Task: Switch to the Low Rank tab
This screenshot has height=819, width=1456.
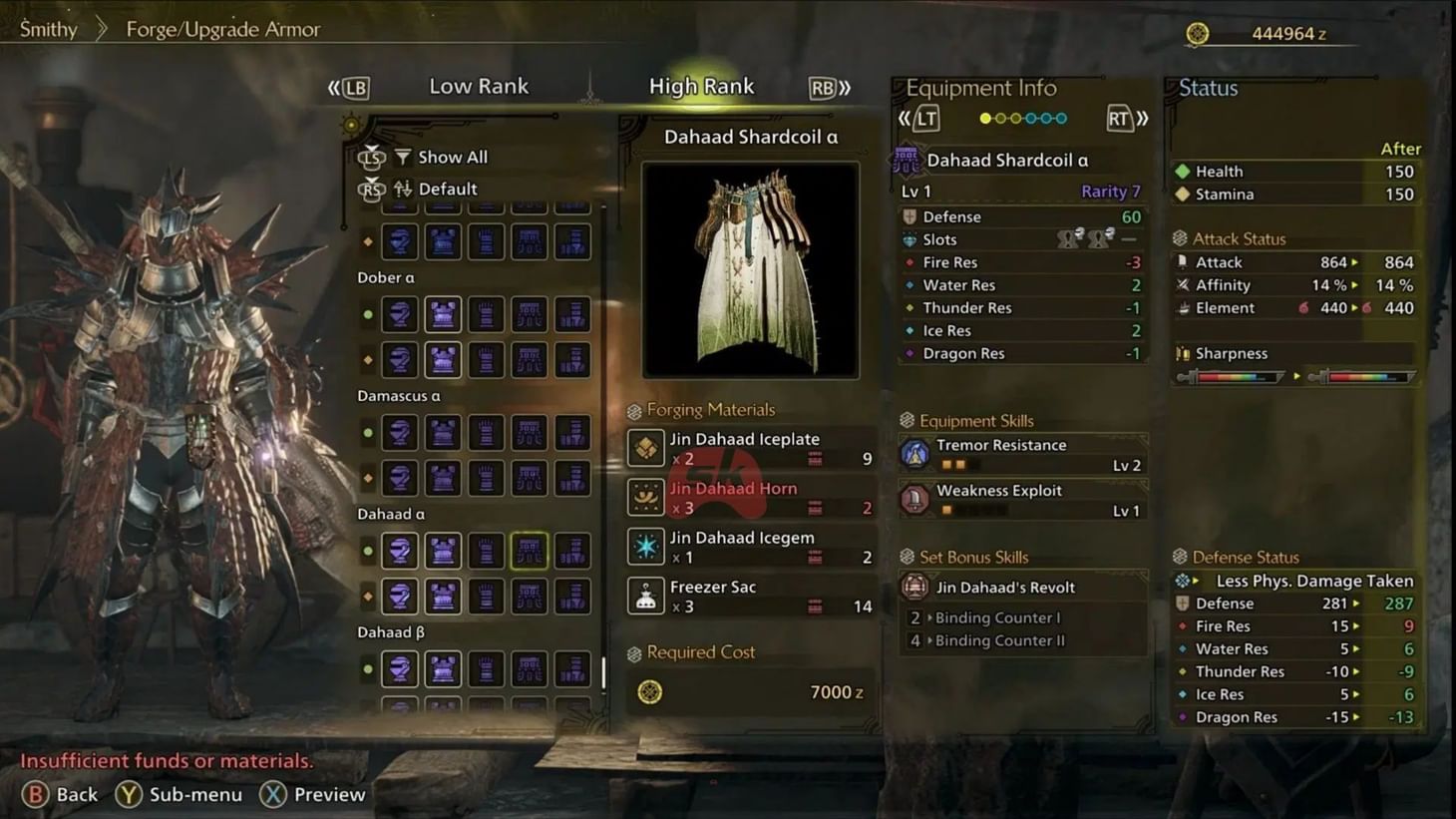Action: (479, 86)
